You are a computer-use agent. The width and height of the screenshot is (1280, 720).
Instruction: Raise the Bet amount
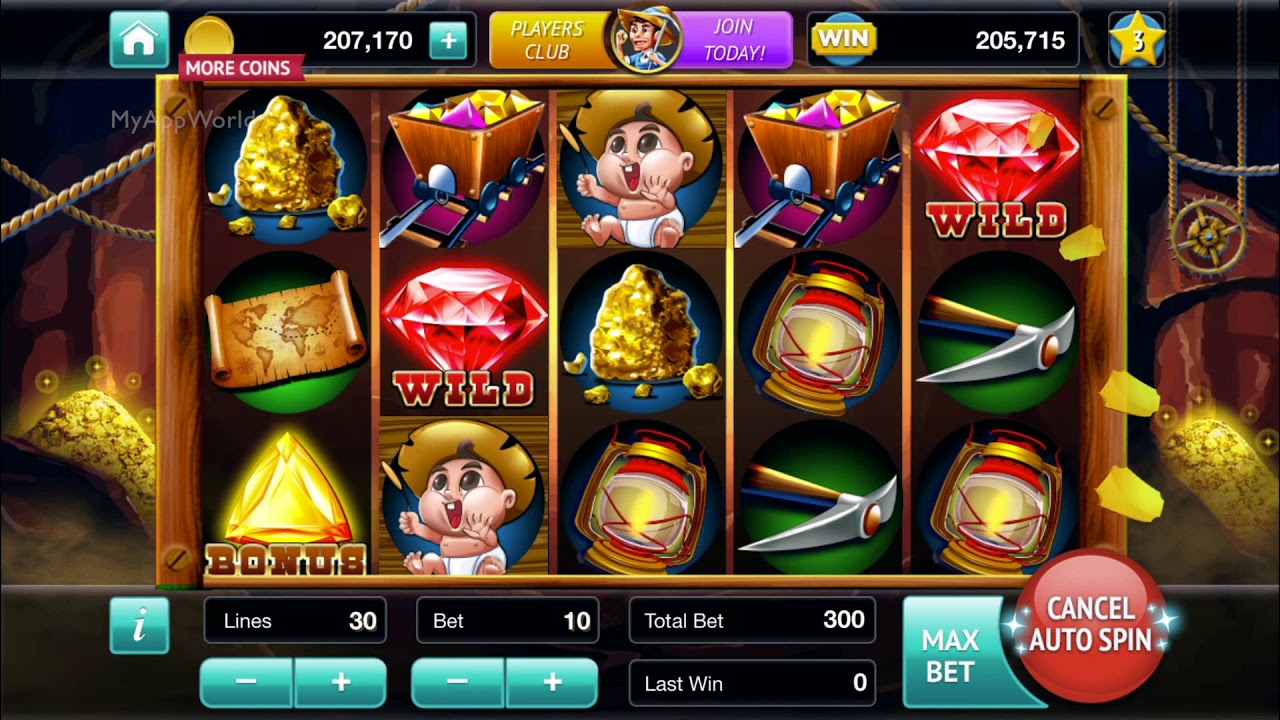tap(552, 682)
